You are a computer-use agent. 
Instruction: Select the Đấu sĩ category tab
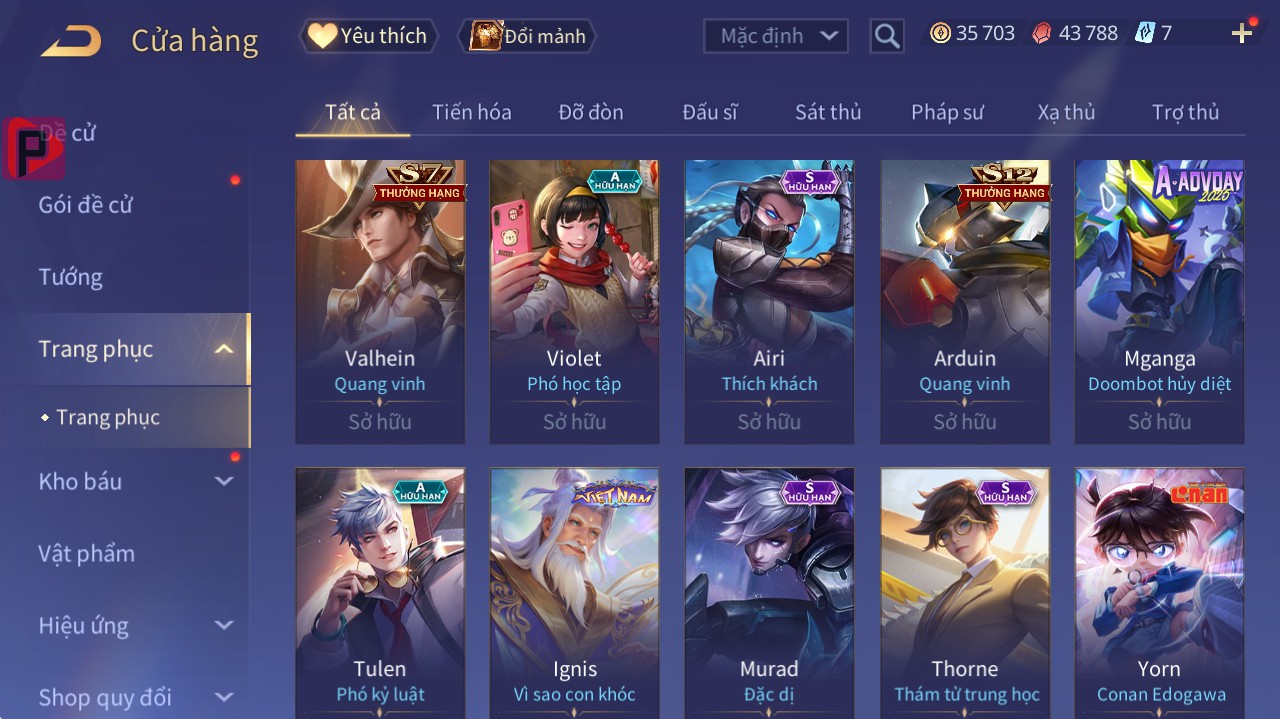pos(709,112)
